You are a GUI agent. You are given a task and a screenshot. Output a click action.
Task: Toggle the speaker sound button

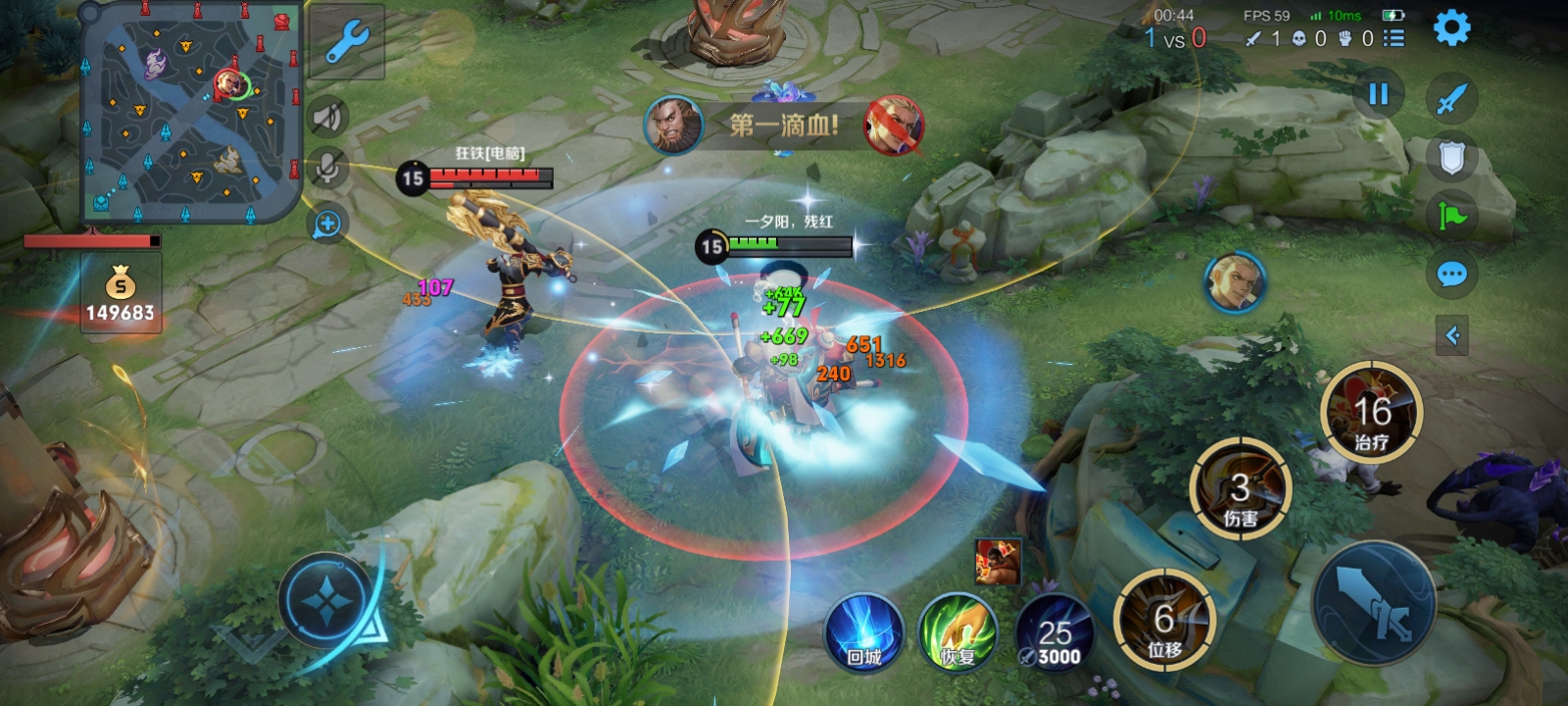click(327, 118)
